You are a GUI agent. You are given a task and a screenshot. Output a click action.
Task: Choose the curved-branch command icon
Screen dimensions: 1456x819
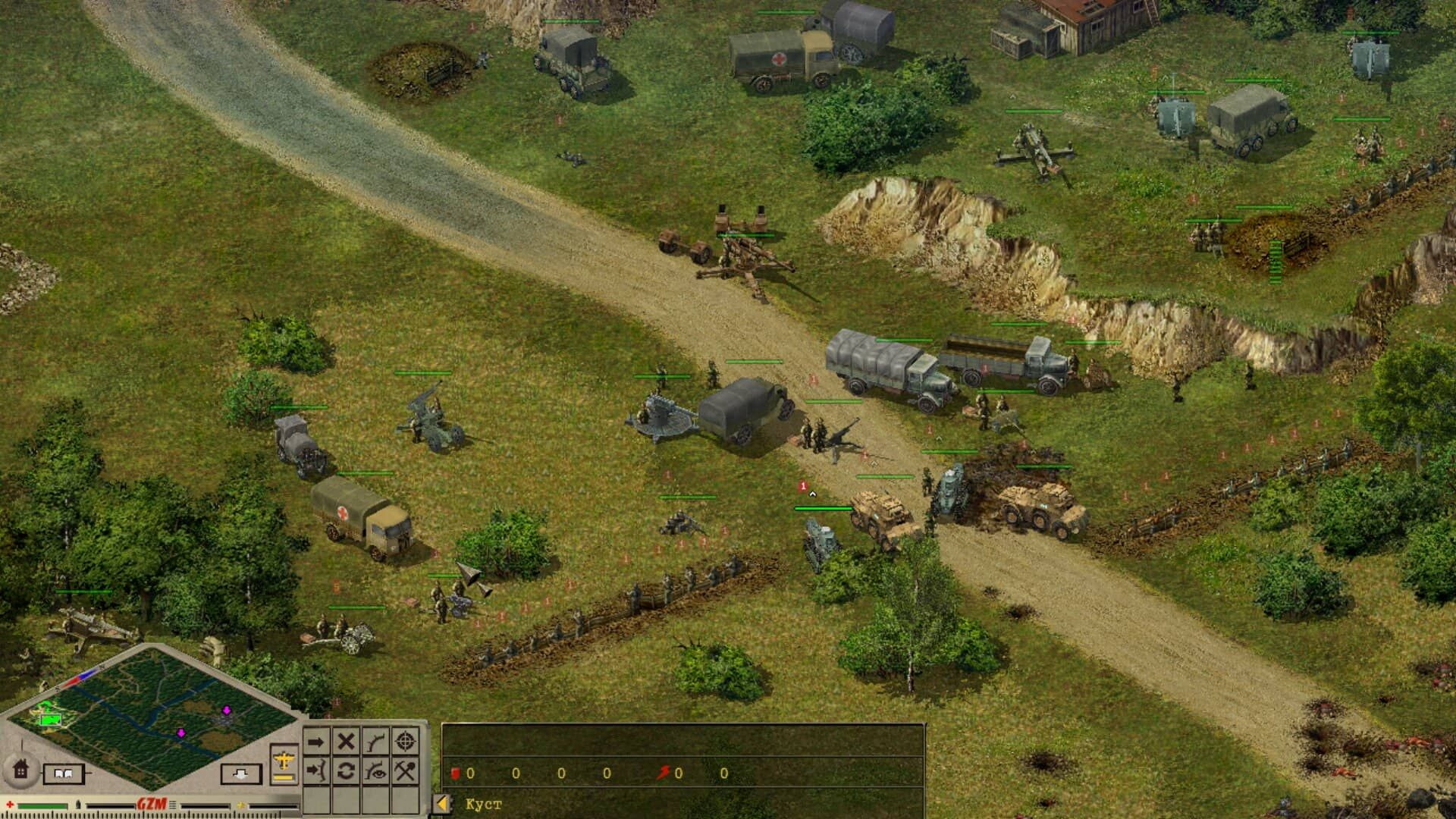coord(375,741)
